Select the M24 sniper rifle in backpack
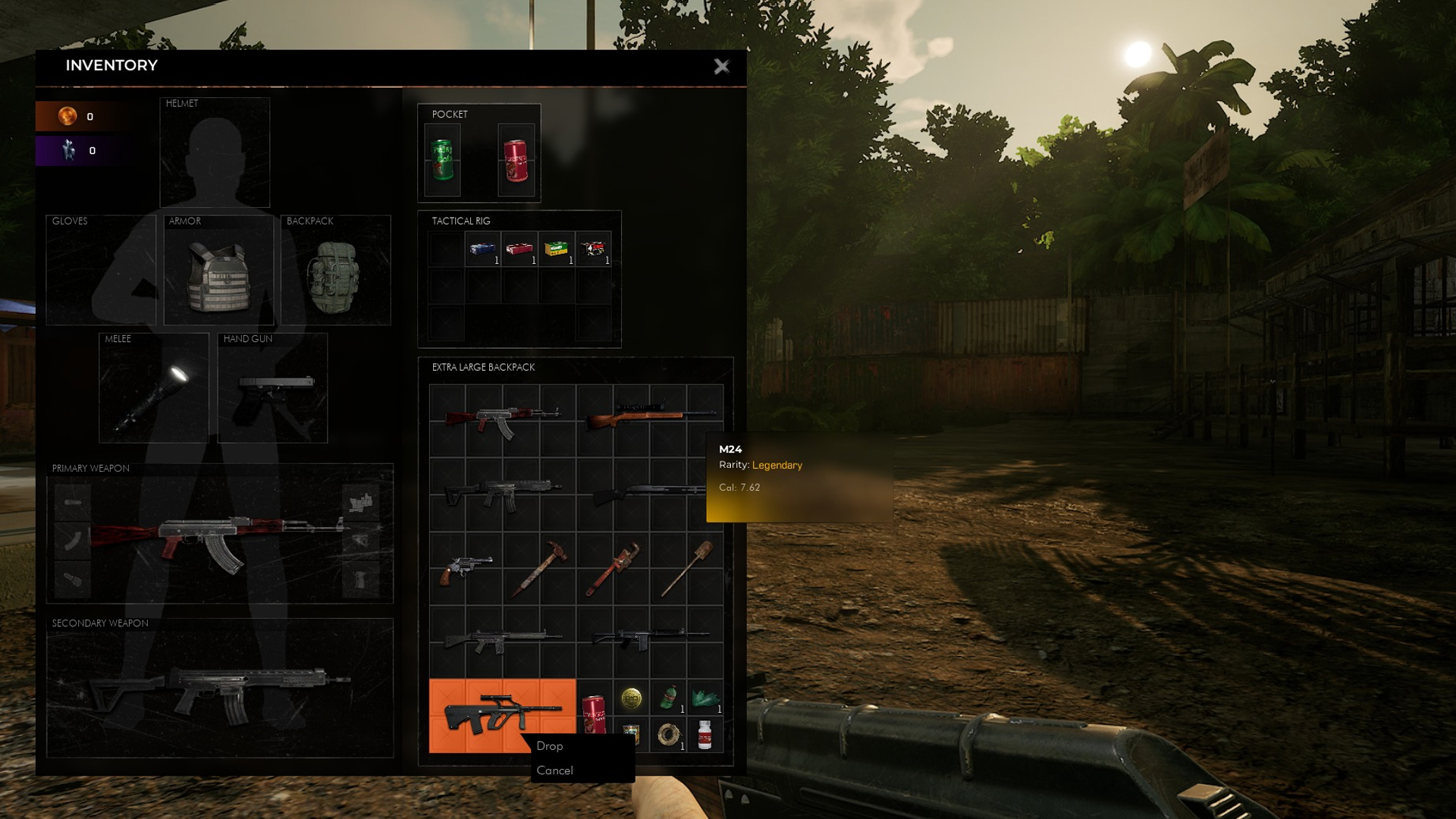Viewport: 1456px width, 819px height. click(x=648, y=415)
